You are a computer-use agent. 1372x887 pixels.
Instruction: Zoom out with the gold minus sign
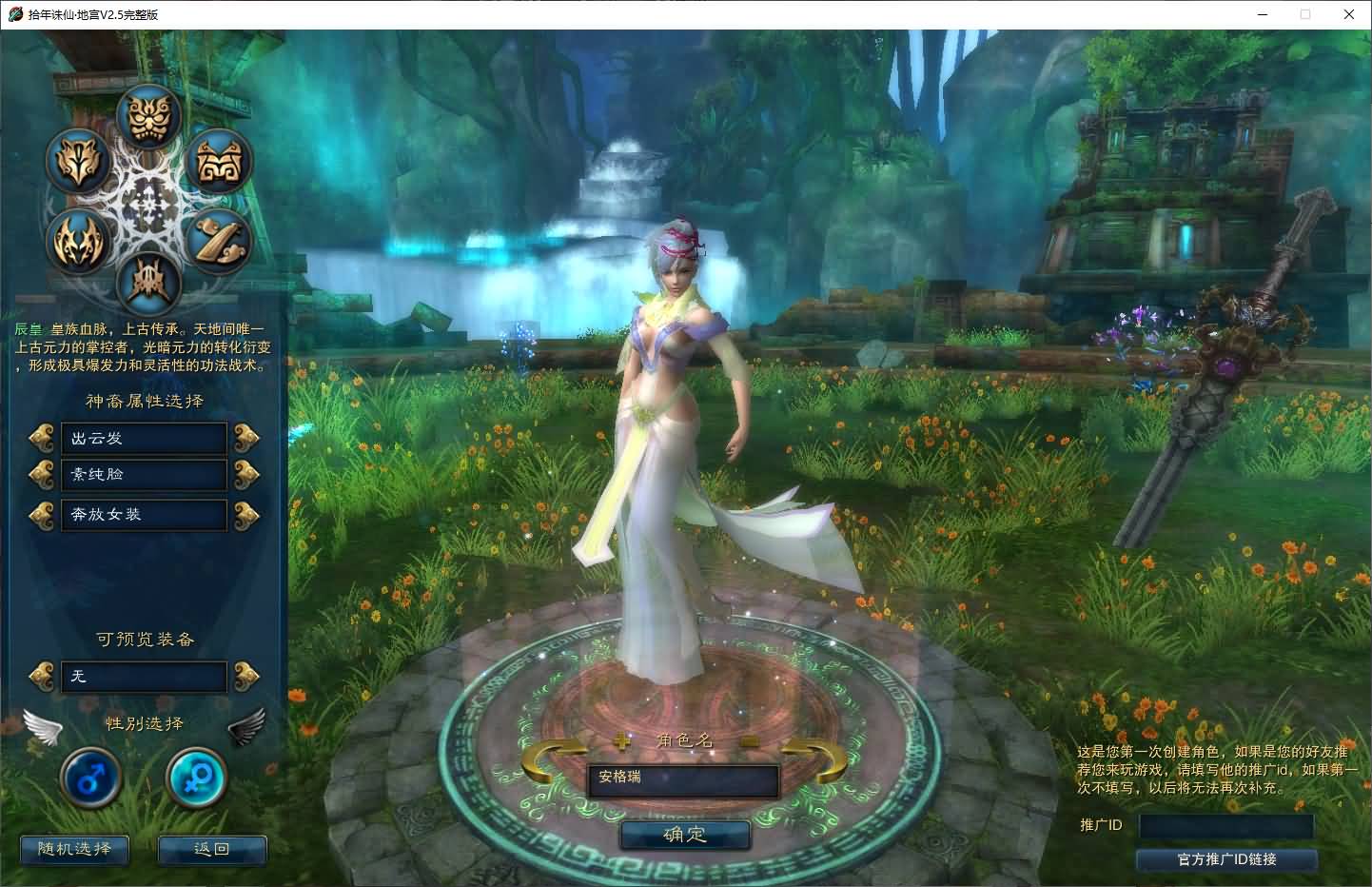(x=749, y=740)
